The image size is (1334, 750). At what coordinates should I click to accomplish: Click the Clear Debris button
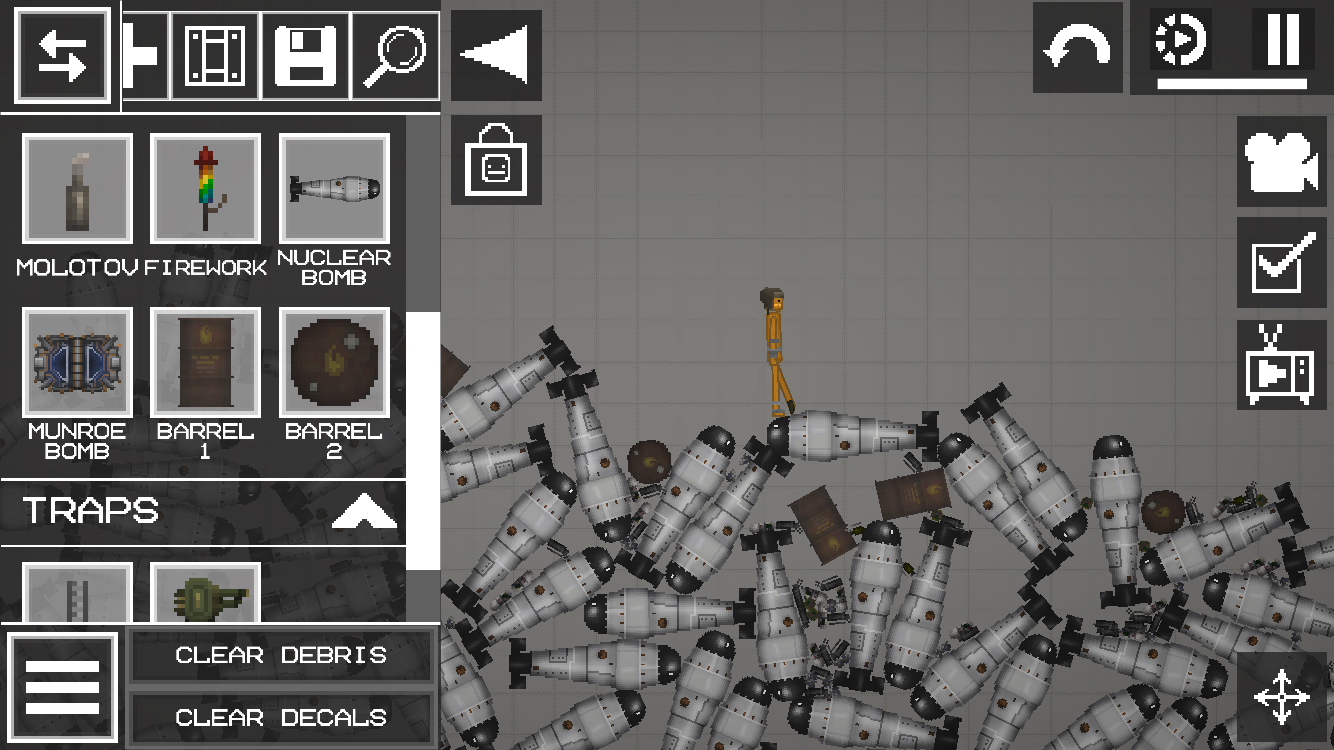pyautogui.click(x=281, y=656)
